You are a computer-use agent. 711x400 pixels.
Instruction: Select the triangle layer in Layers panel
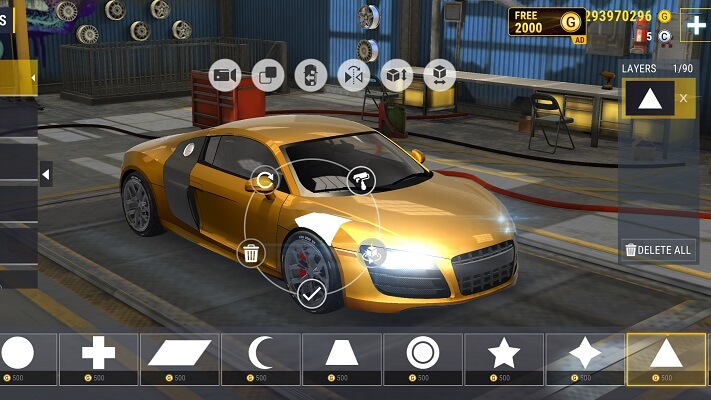646,99
